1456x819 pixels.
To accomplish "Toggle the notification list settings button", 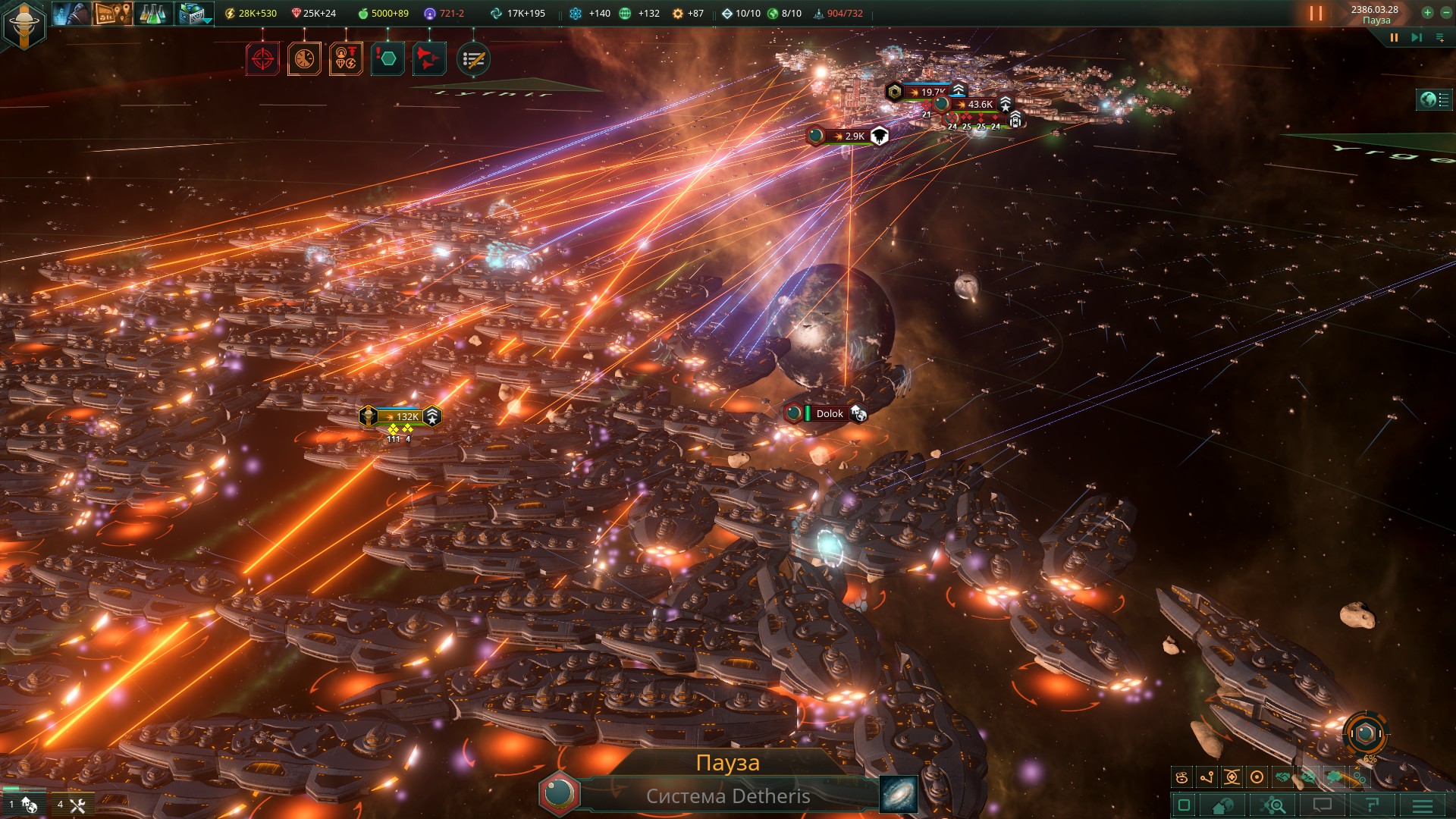I will click(474, 59).
